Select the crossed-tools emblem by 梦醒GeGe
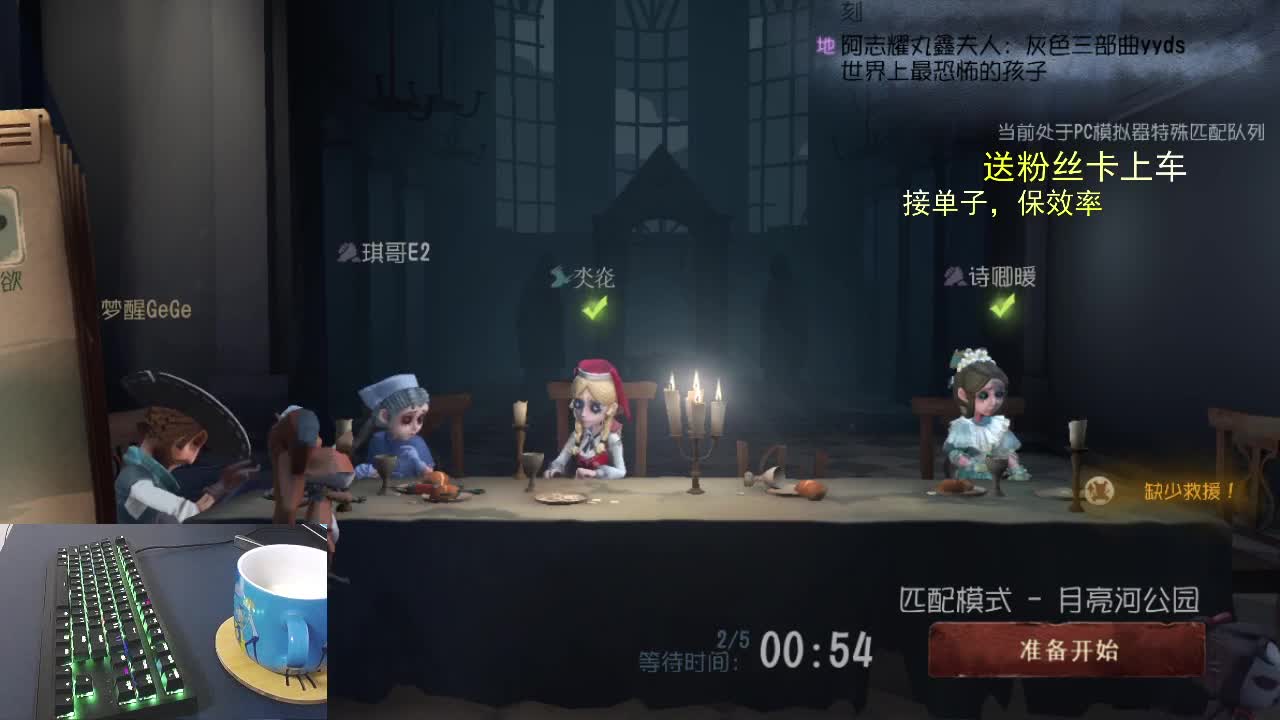Image resolution: width=1280 pixels, height=720 pixels. (x=95, y=309)
